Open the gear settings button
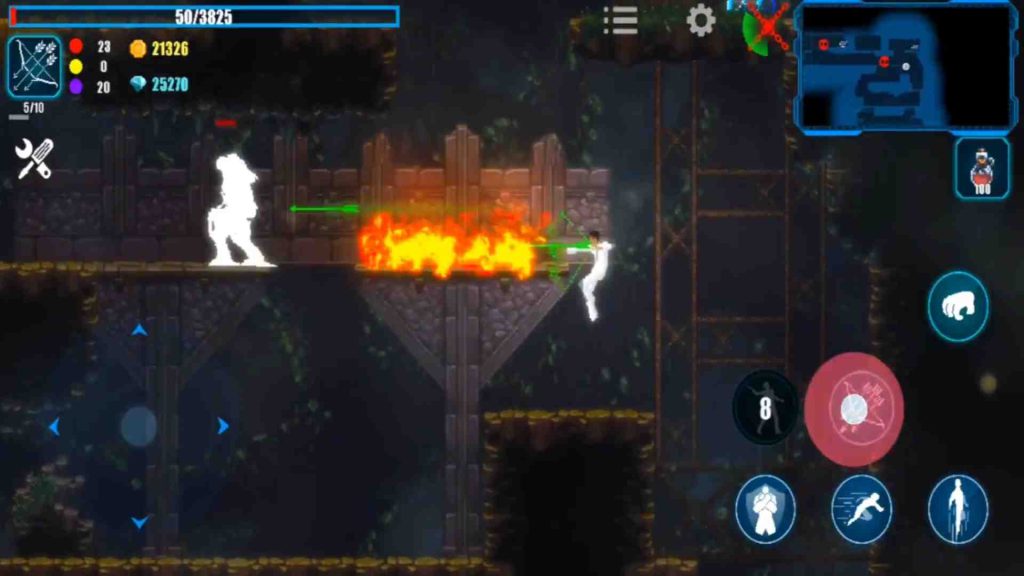Viewport: 1024px width, 576px height. 701,20
